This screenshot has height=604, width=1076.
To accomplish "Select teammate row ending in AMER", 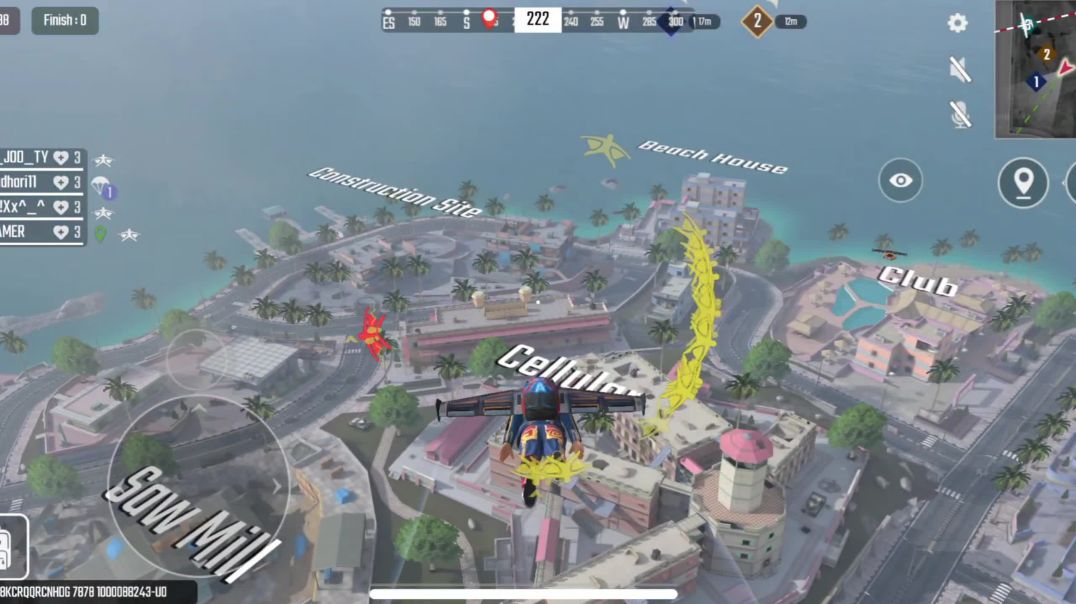I will [x=42, y=231].
